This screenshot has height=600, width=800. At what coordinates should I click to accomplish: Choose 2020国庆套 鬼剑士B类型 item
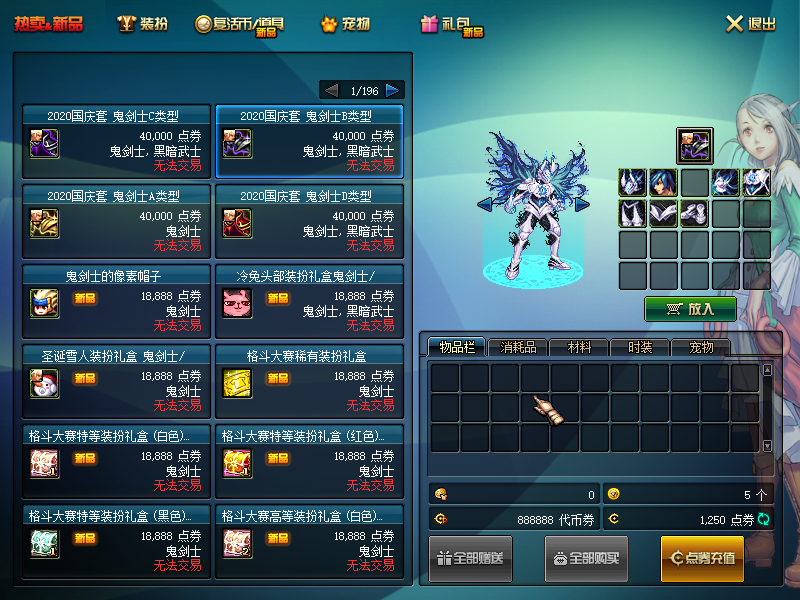click(309, 140)
